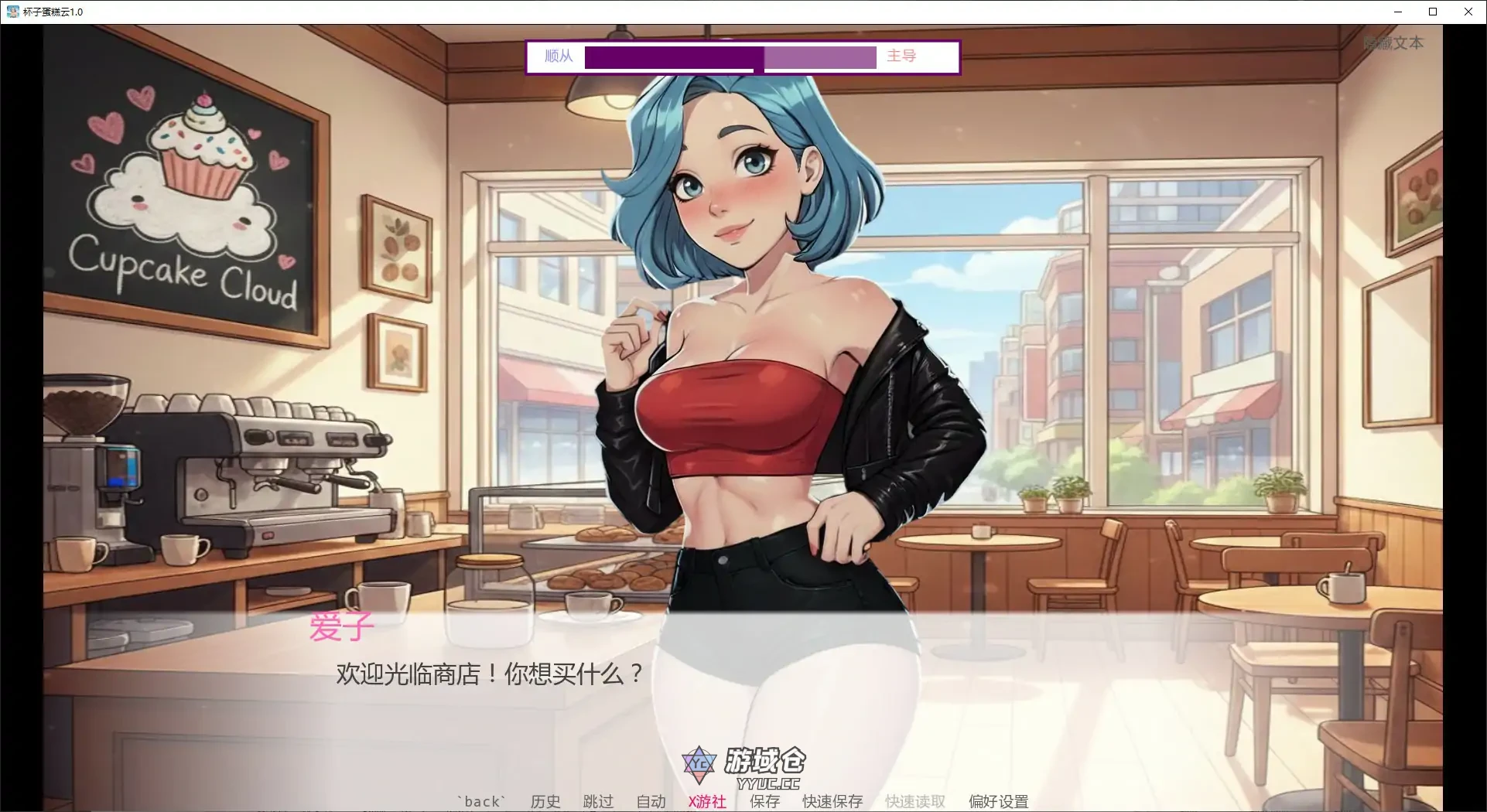
Task: Click `back` to rewind dialogue
Action: (481, 801)
